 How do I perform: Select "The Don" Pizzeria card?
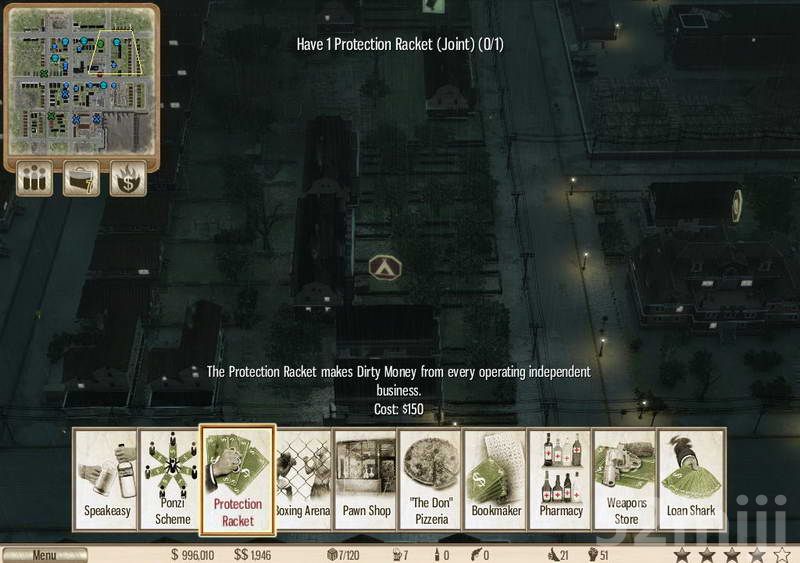click(431, 480)
